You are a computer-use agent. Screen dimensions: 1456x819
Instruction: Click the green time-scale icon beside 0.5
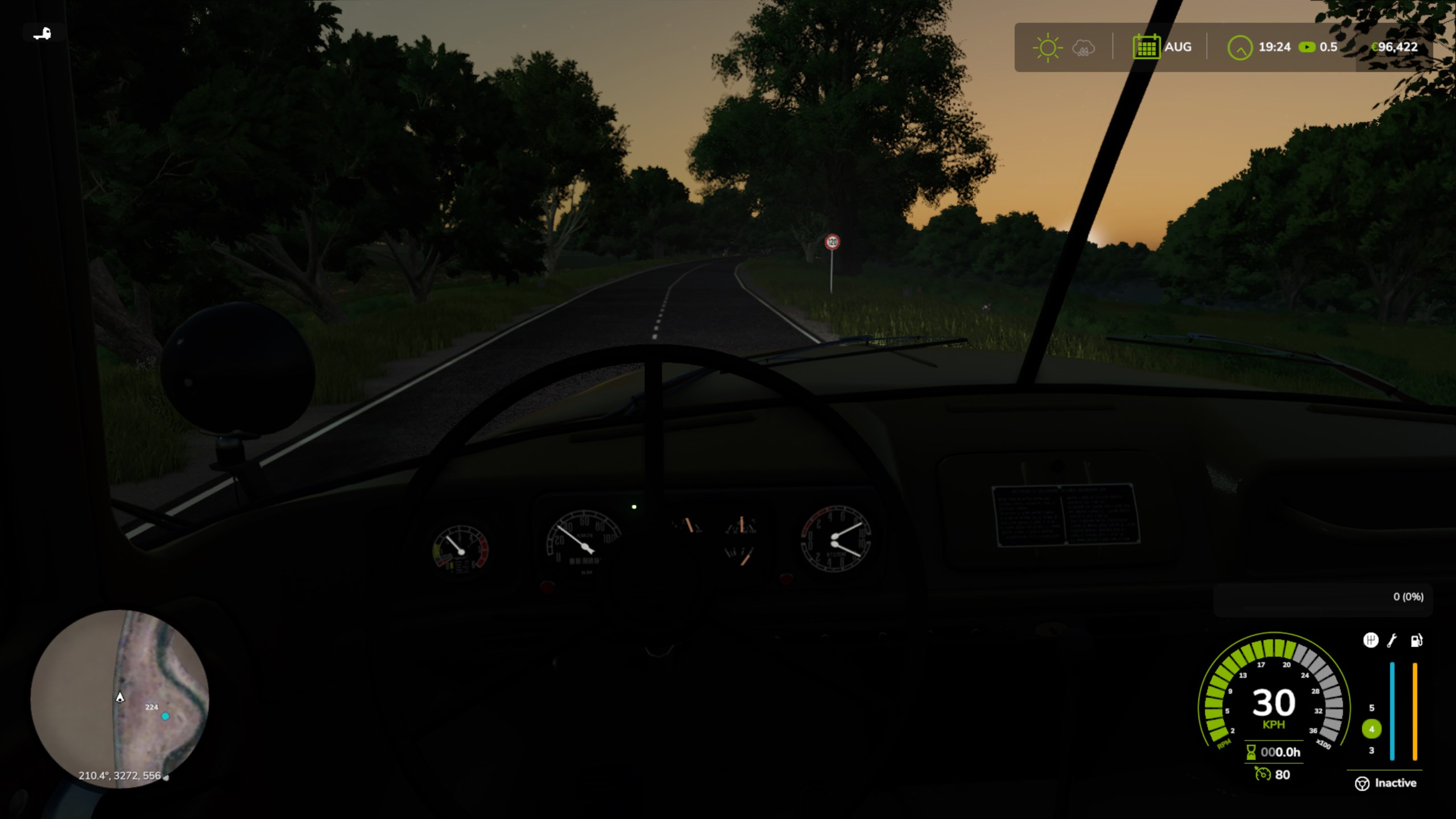tap(1306, 47)
